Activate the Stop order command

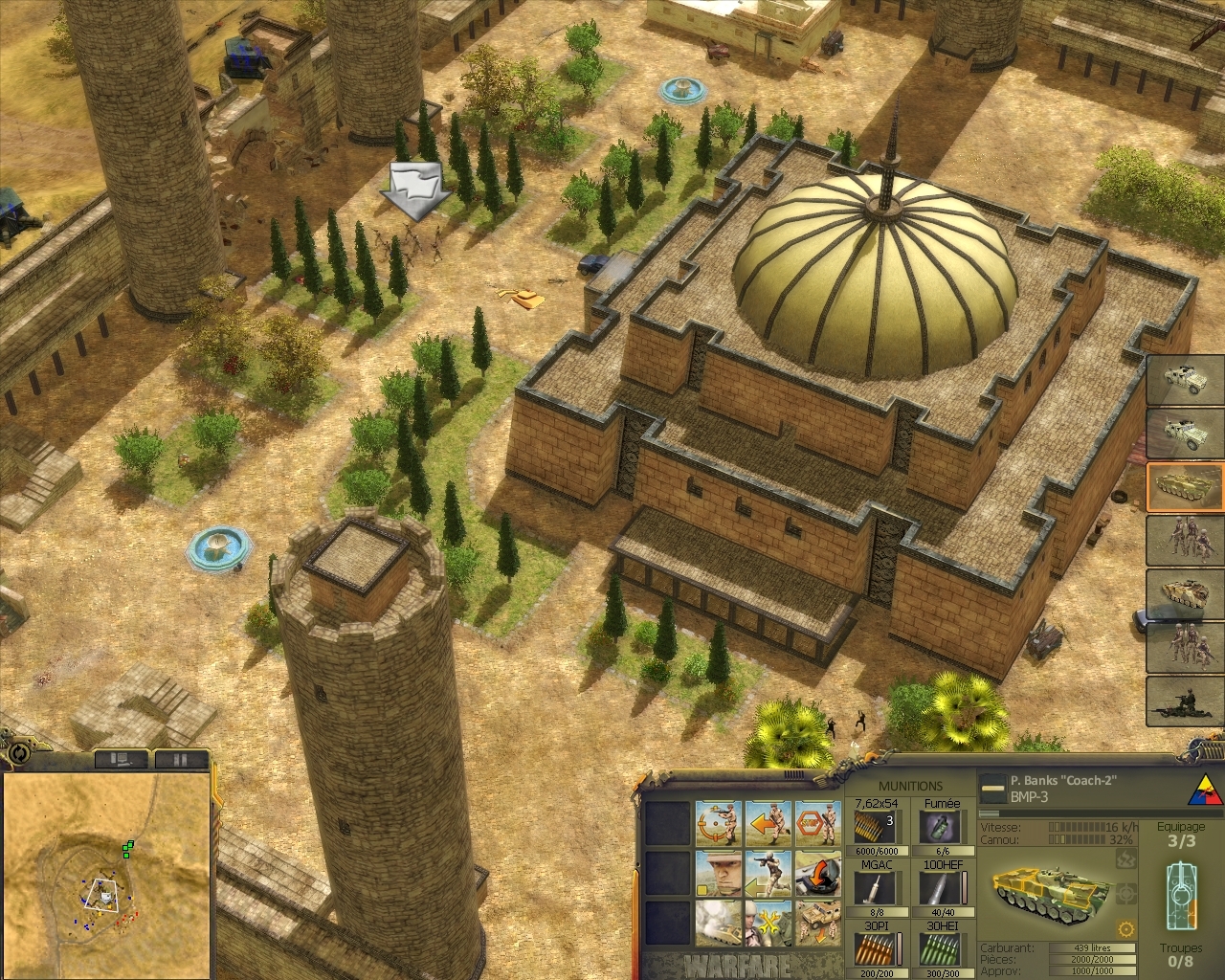pyautogui.click(x=816, y=825)
